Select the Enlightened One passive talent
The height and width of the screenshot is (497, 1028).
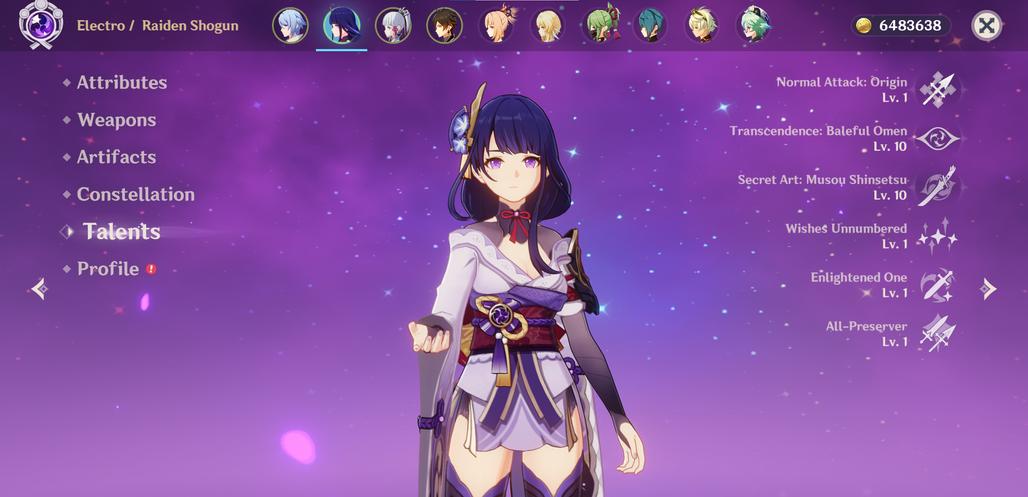coord(938,285)
